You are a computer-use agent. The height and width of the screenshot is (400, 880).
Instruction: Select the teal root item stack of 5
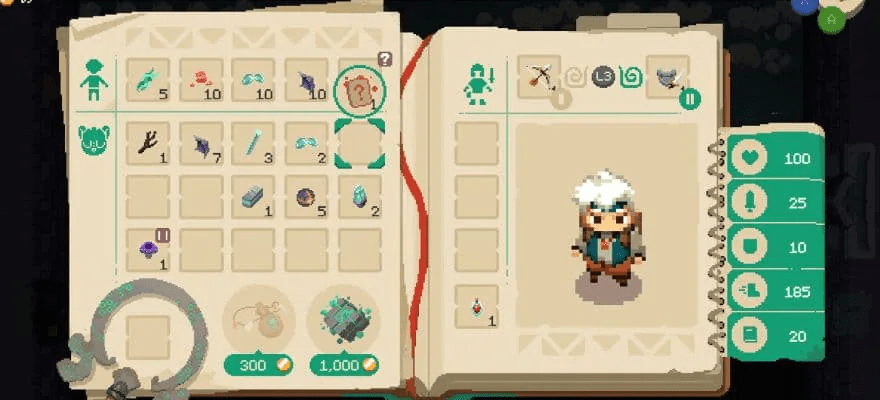pos(148,80)
